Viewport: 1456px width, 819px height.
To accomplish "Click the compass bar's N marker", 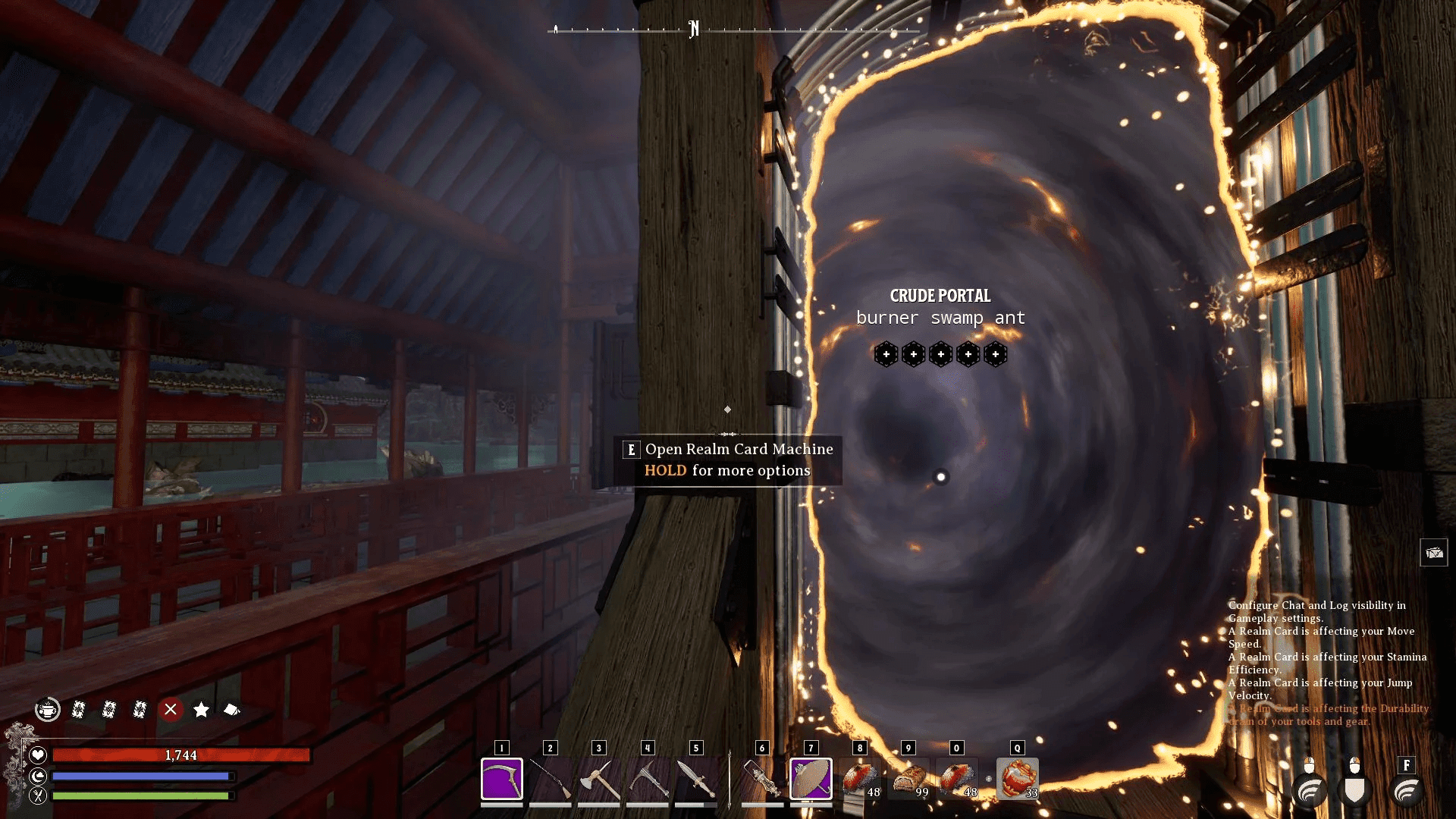I will [x=694, y=30].
